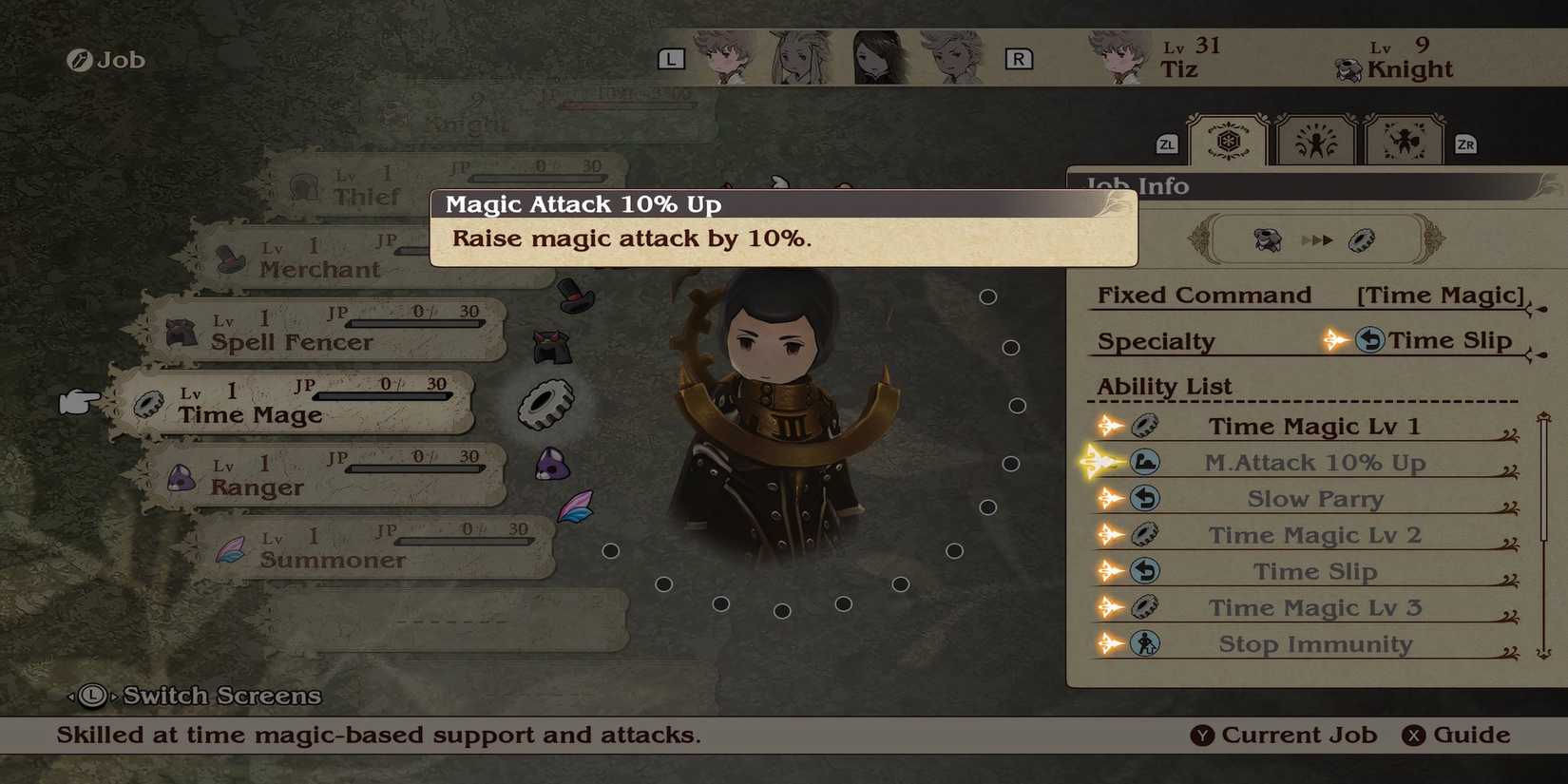Select the Stop Immunity ability
The height and width of the screenshot is (784, 1568).
click(1314, 643)
